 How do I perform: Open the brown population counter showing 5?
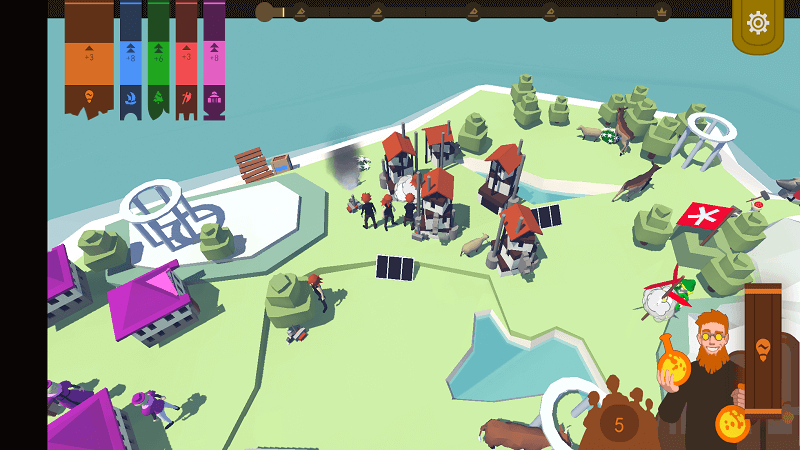(x=619, y=423)
